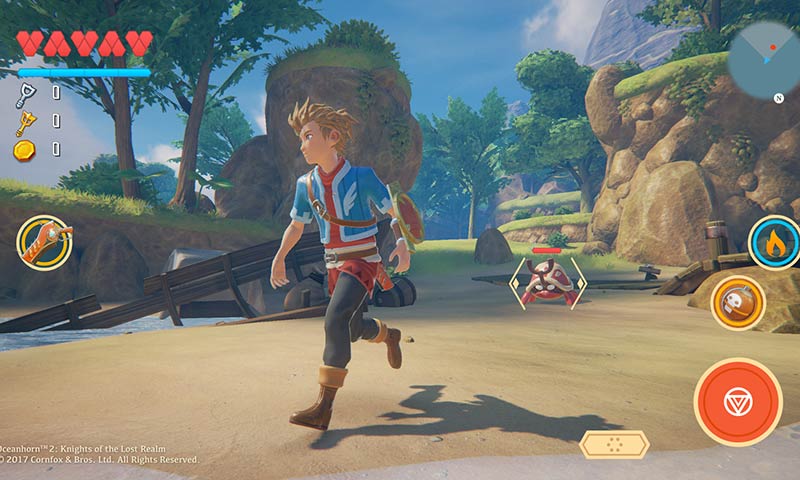Open the dotted menu button at bottom
Image resolution: width=800 pixels, height=480 pixels.
point(614,444)
